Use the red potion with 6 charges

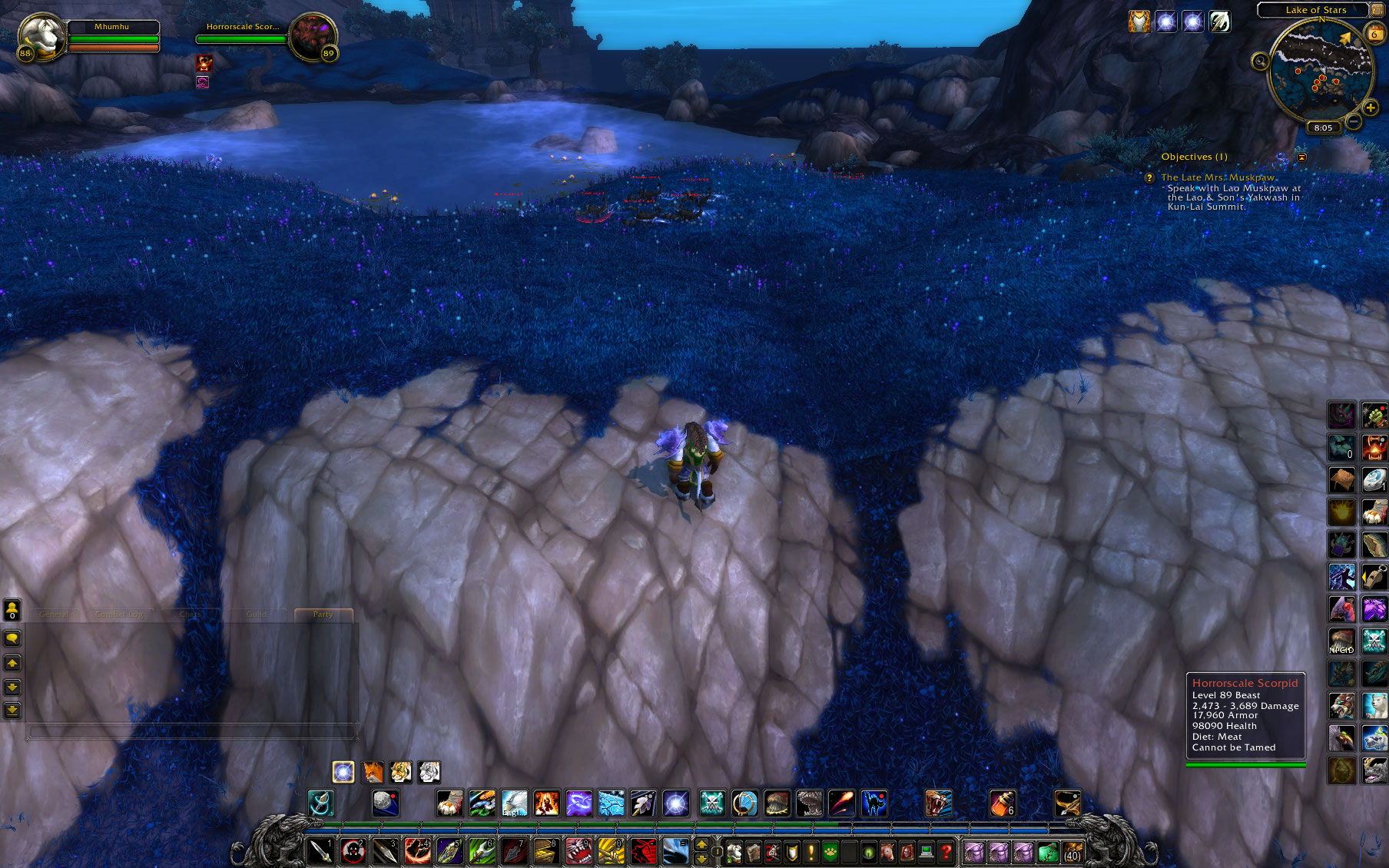click(x=1002, y=803)
